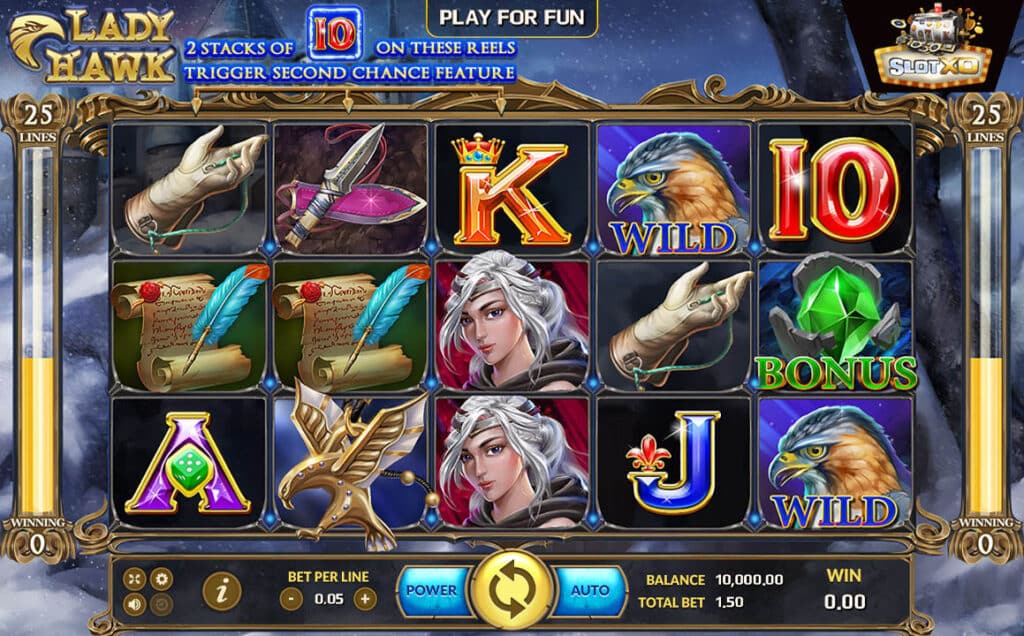
Task: Increase the bet per line
Action: pyautogui.click(x=366, y=600)
